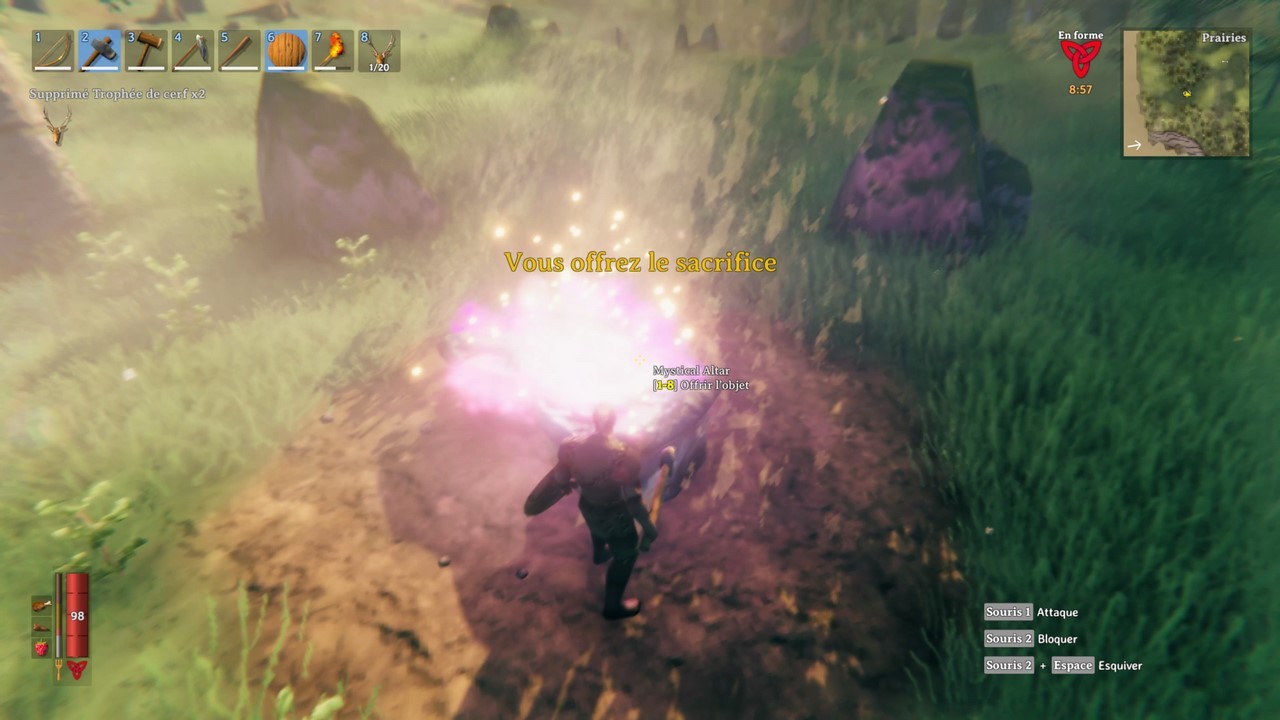
Task: Select the stone axe in slot 2
Action: tap(99, 50)
